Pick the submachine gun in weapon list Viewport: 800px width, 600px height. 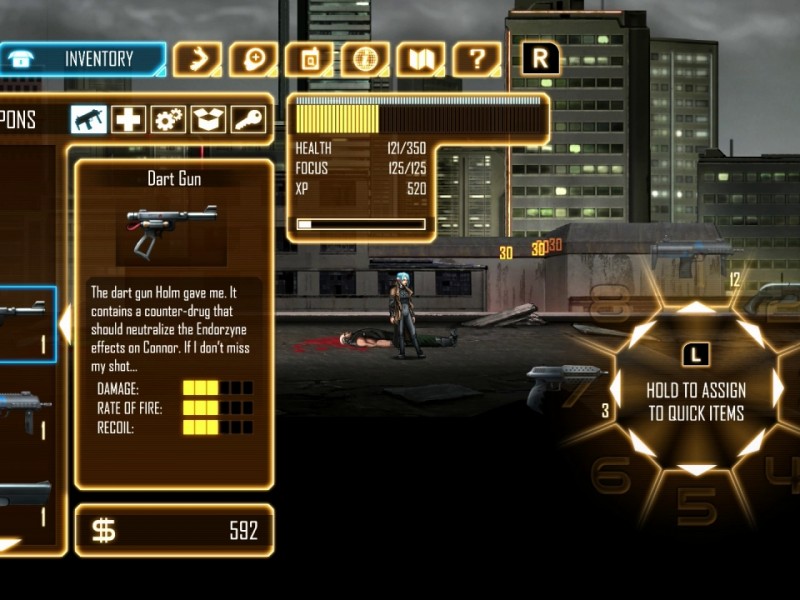pyautogui.click(x=24, y=410)
